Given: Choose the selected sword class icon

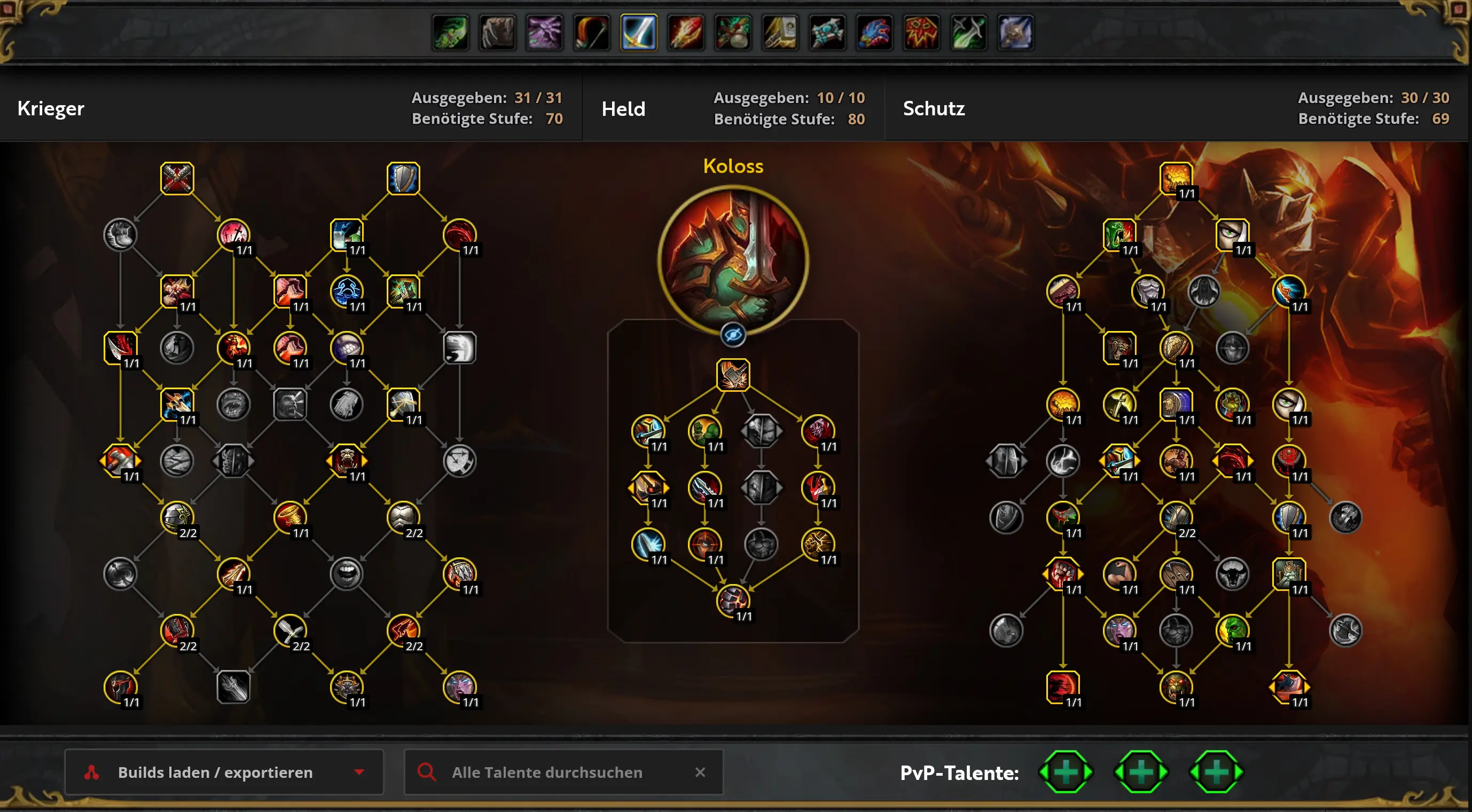Looking at the screenshot, I should click(639, 33).
